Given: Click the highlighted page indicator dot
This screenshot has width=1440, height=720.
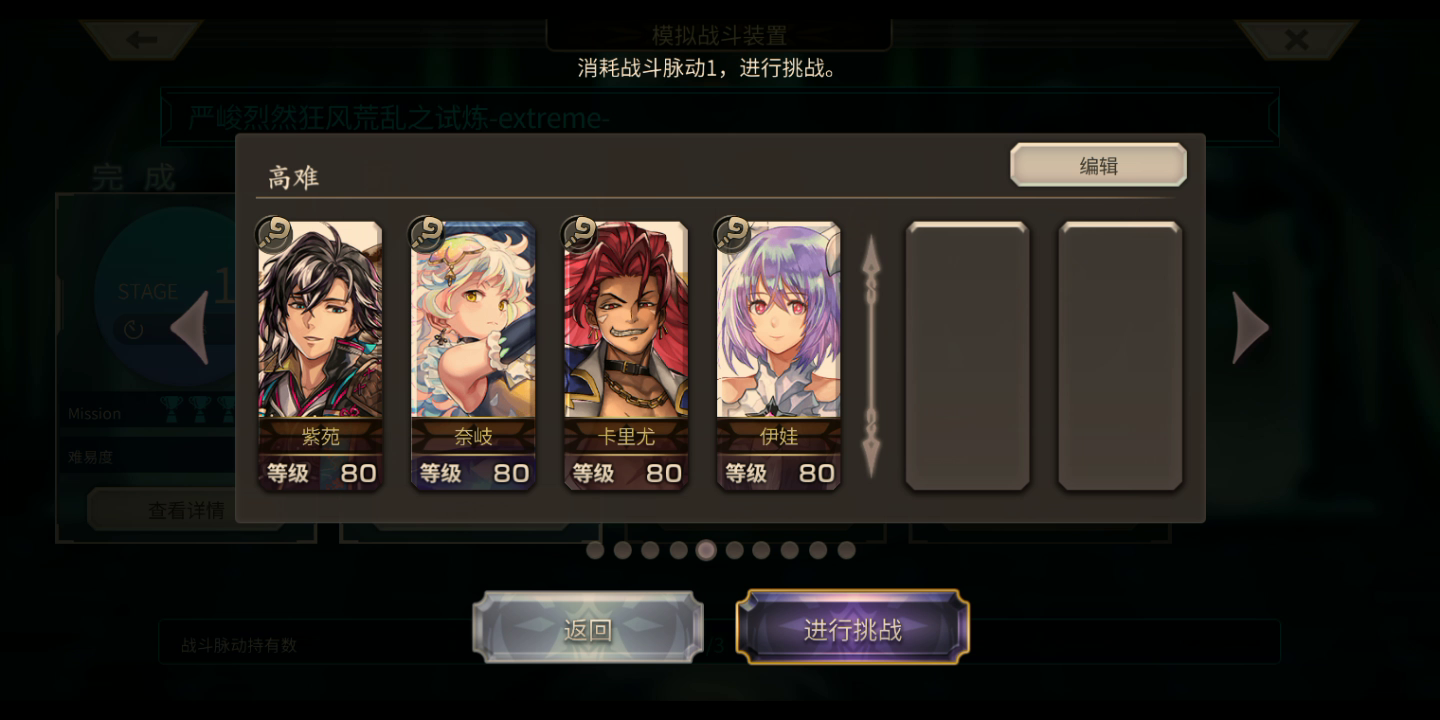Looking at the screenshot, I should (x=707, y=551).
